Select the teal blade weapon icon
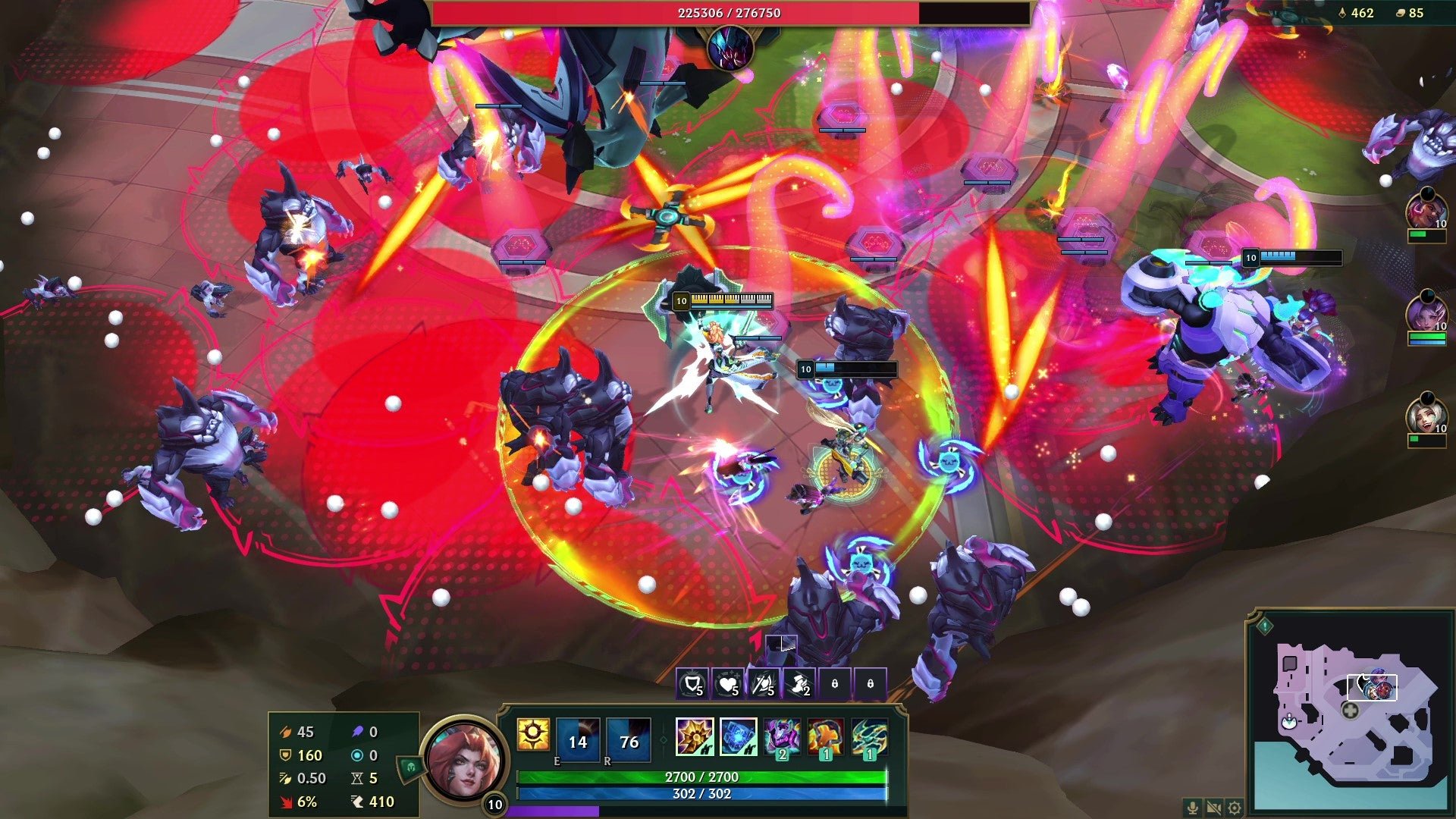The height and width of the screenshot is (819, 1456). pyautogui.click(x=867, y=737)
